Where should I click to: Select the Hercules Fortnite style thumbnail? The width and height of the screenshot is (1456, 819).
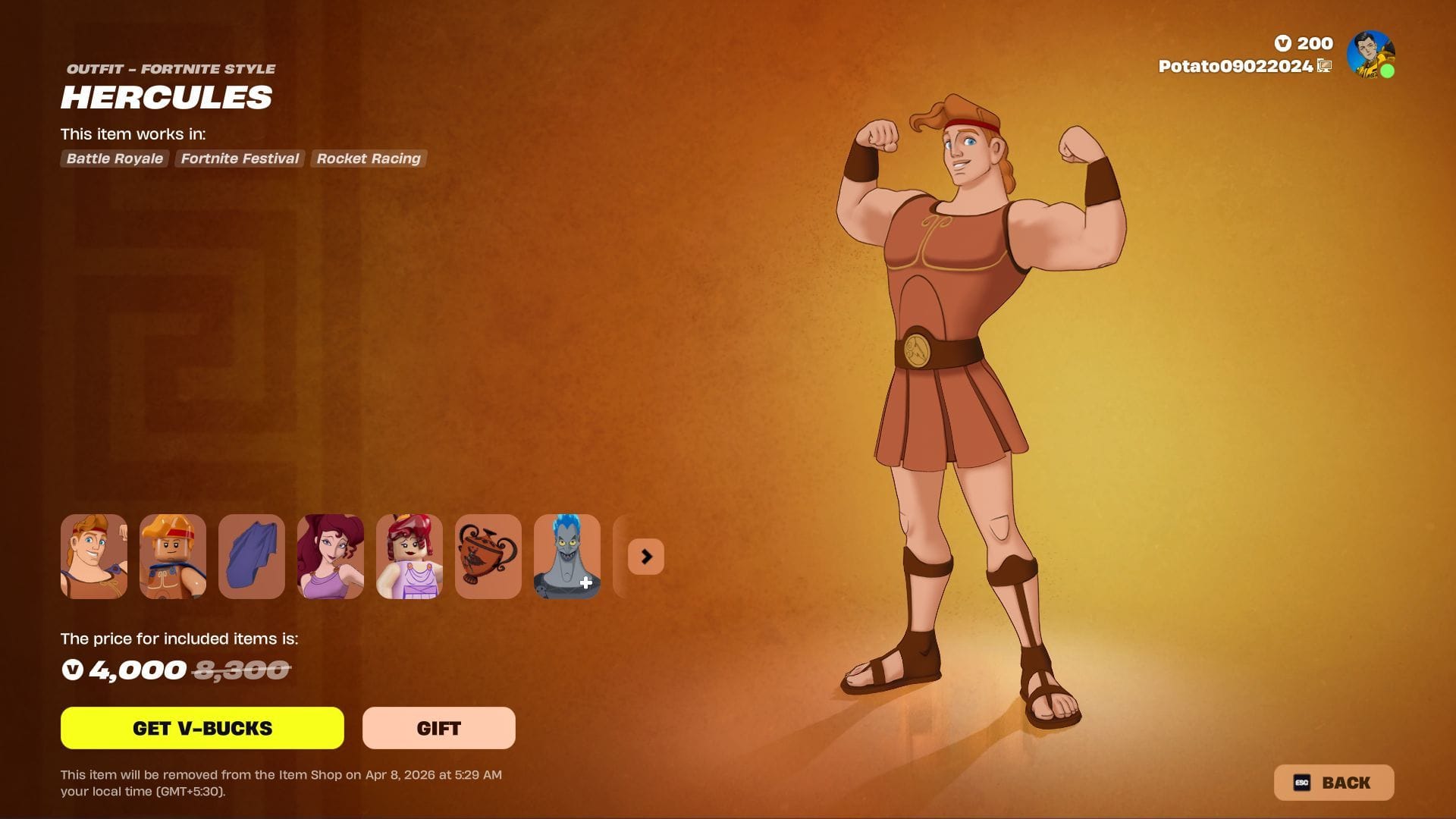[94, 557]
